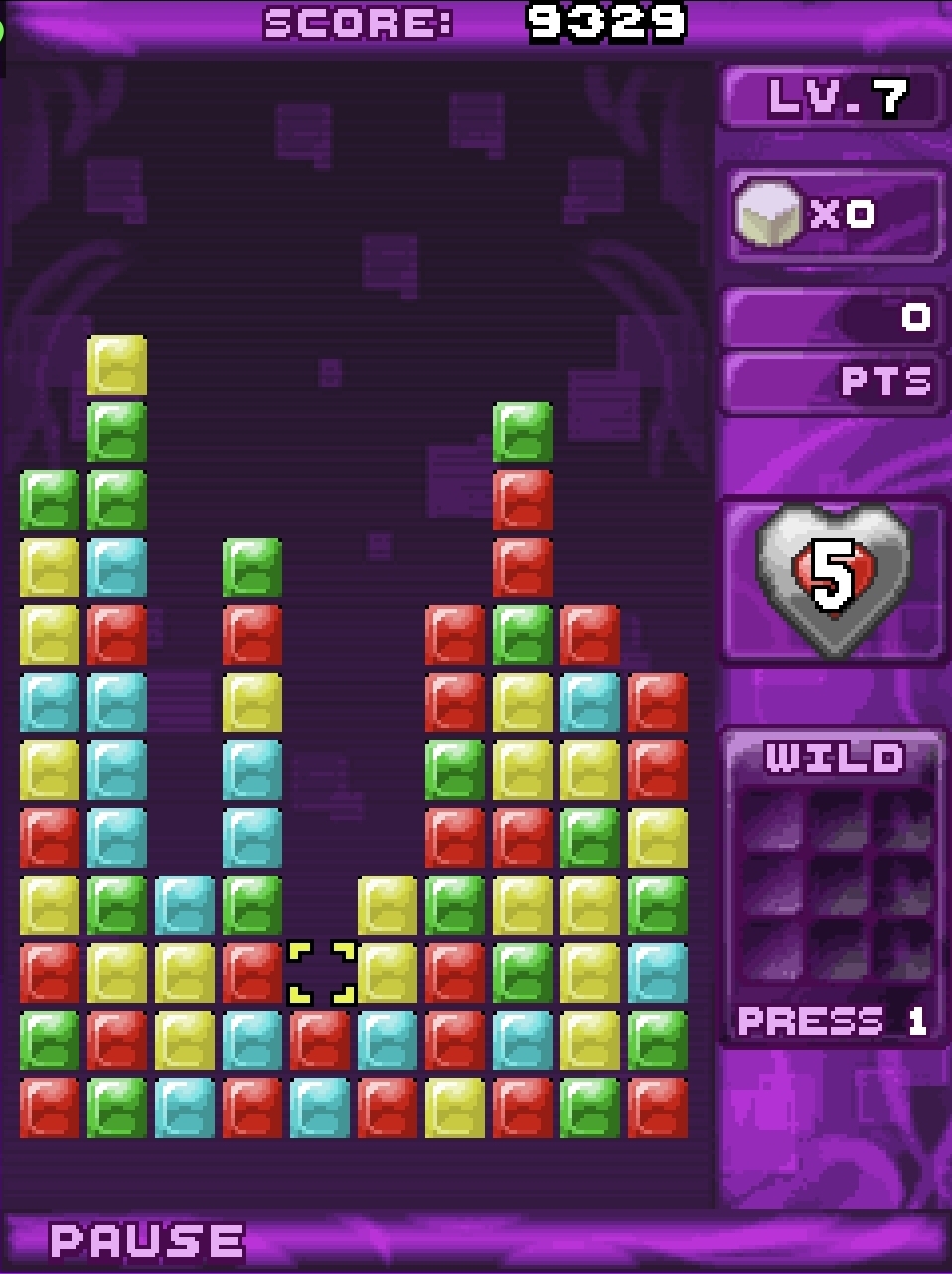Select the red block in the bottom-left corner
Screen dimensions: 952x1274
click(50, 1107)
